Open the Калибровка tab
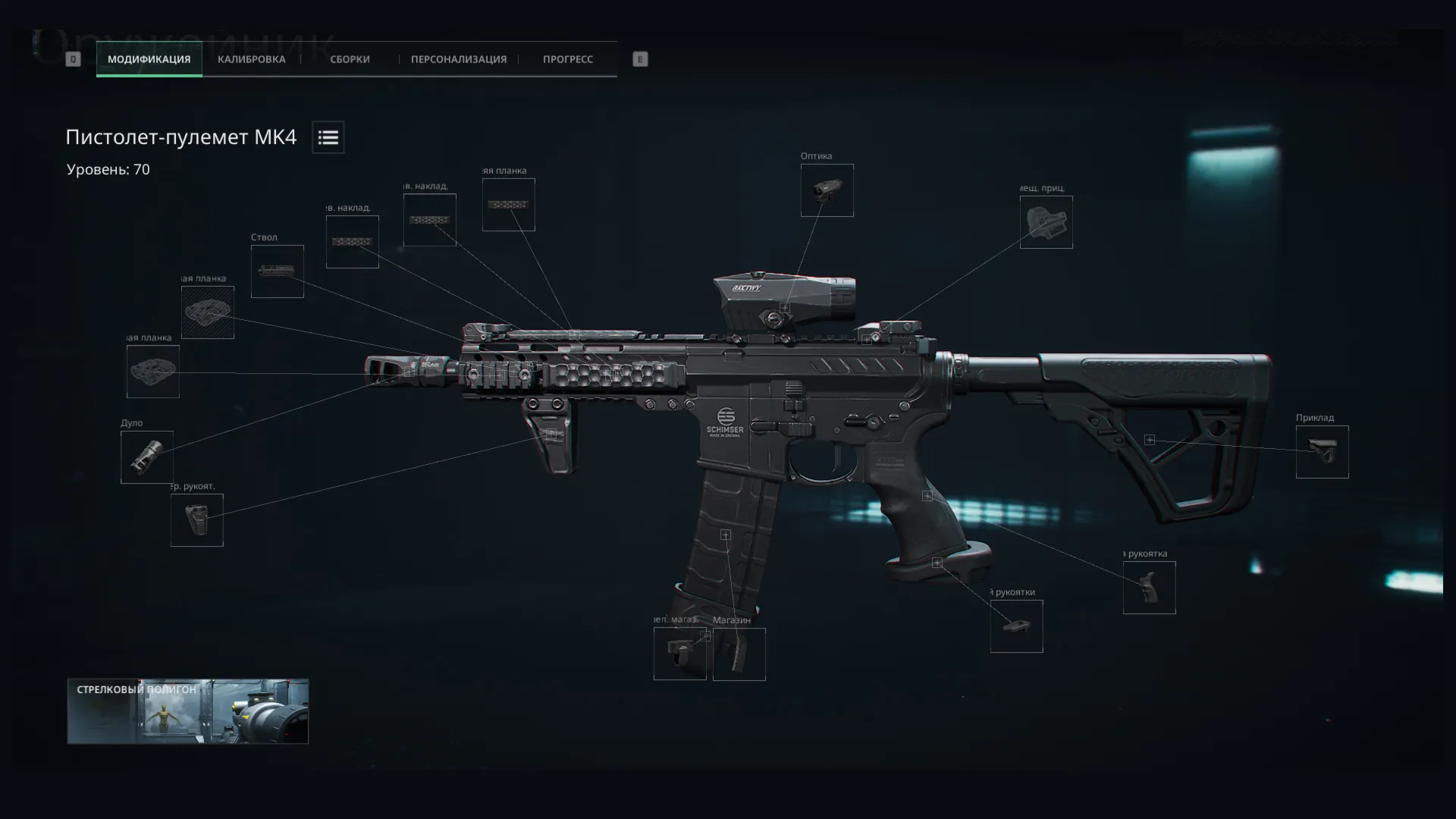Image resolution: width=1456 pixels, height=819 pixels. (x=251, y=59)
